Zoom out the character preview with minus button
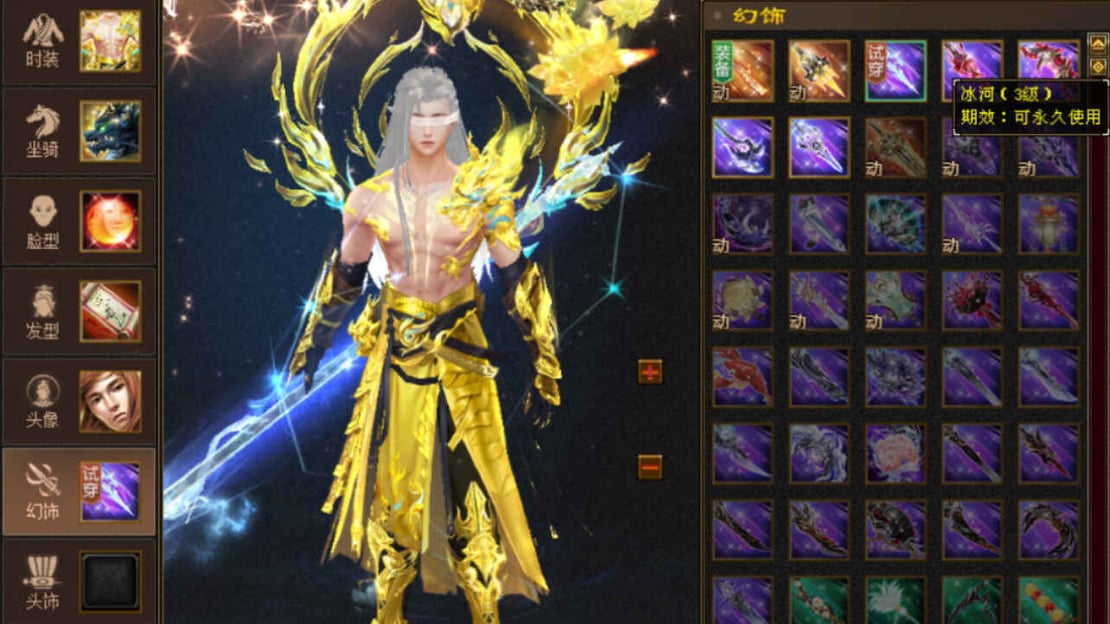This screenshot has height=624, width=1110. pos(650,466)
